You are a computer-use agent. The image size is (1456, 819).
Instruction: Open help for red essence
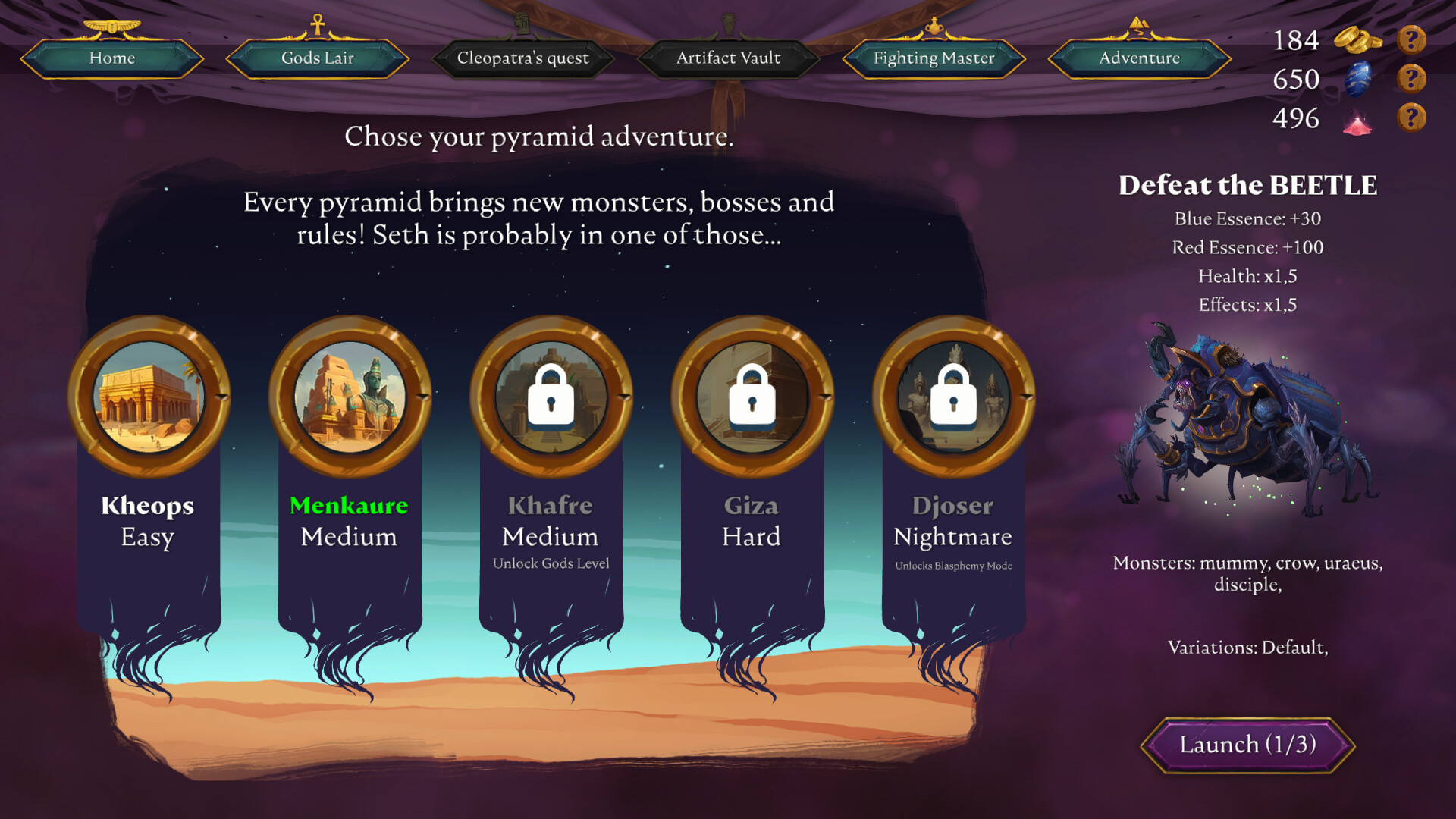[1411, 118]
